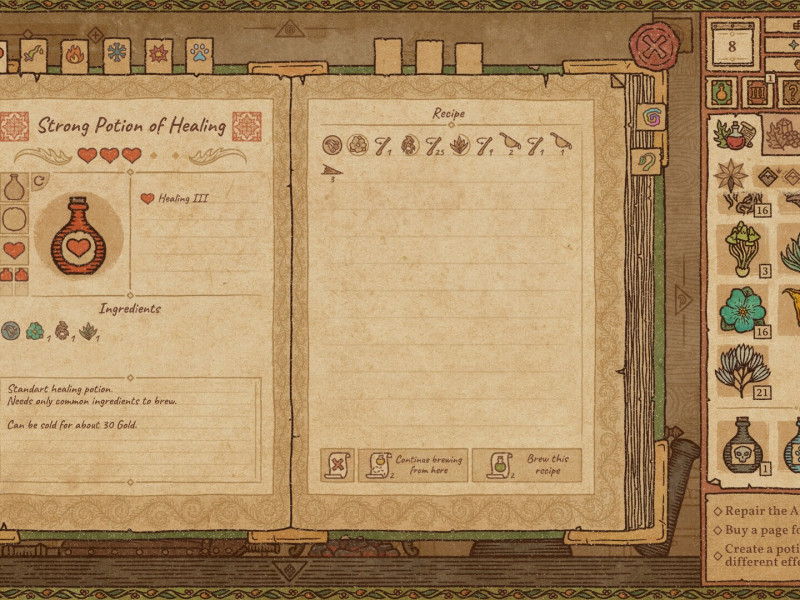The height and width of the screenshot is (600, 800).
Task: Open the blue paw print bookmark tab
Action: click(x=199, y=54)
